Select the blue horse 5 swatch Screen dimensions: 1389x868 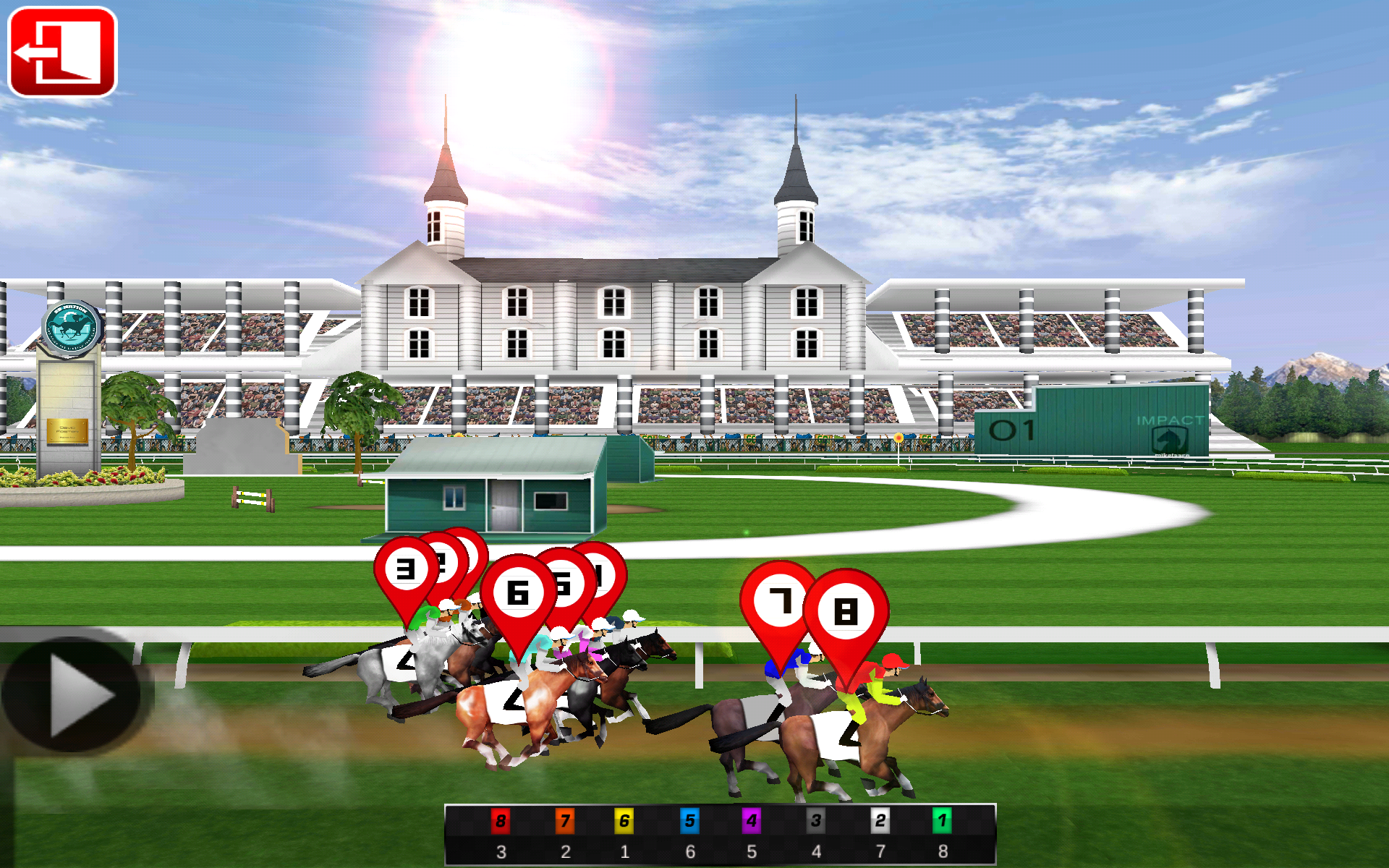[689, 822]
